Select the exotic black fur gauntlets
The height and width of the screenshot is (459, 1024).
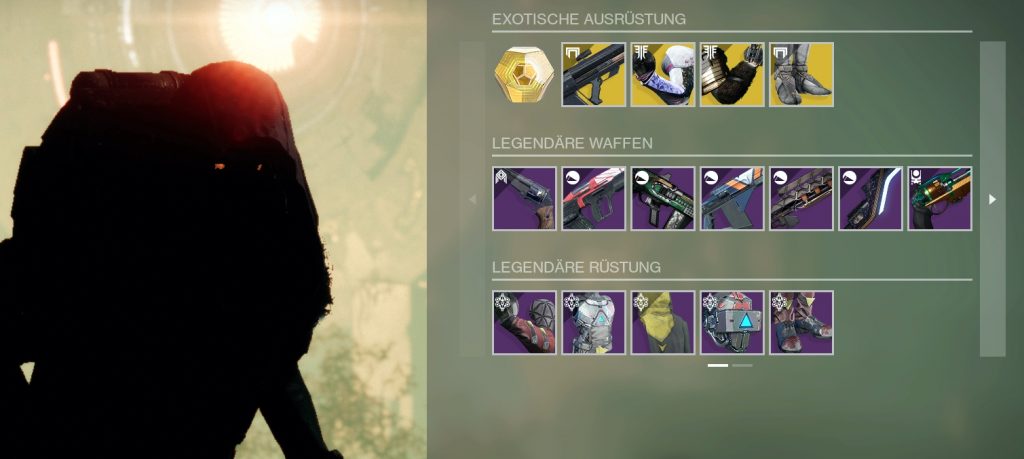pos(732,74)
